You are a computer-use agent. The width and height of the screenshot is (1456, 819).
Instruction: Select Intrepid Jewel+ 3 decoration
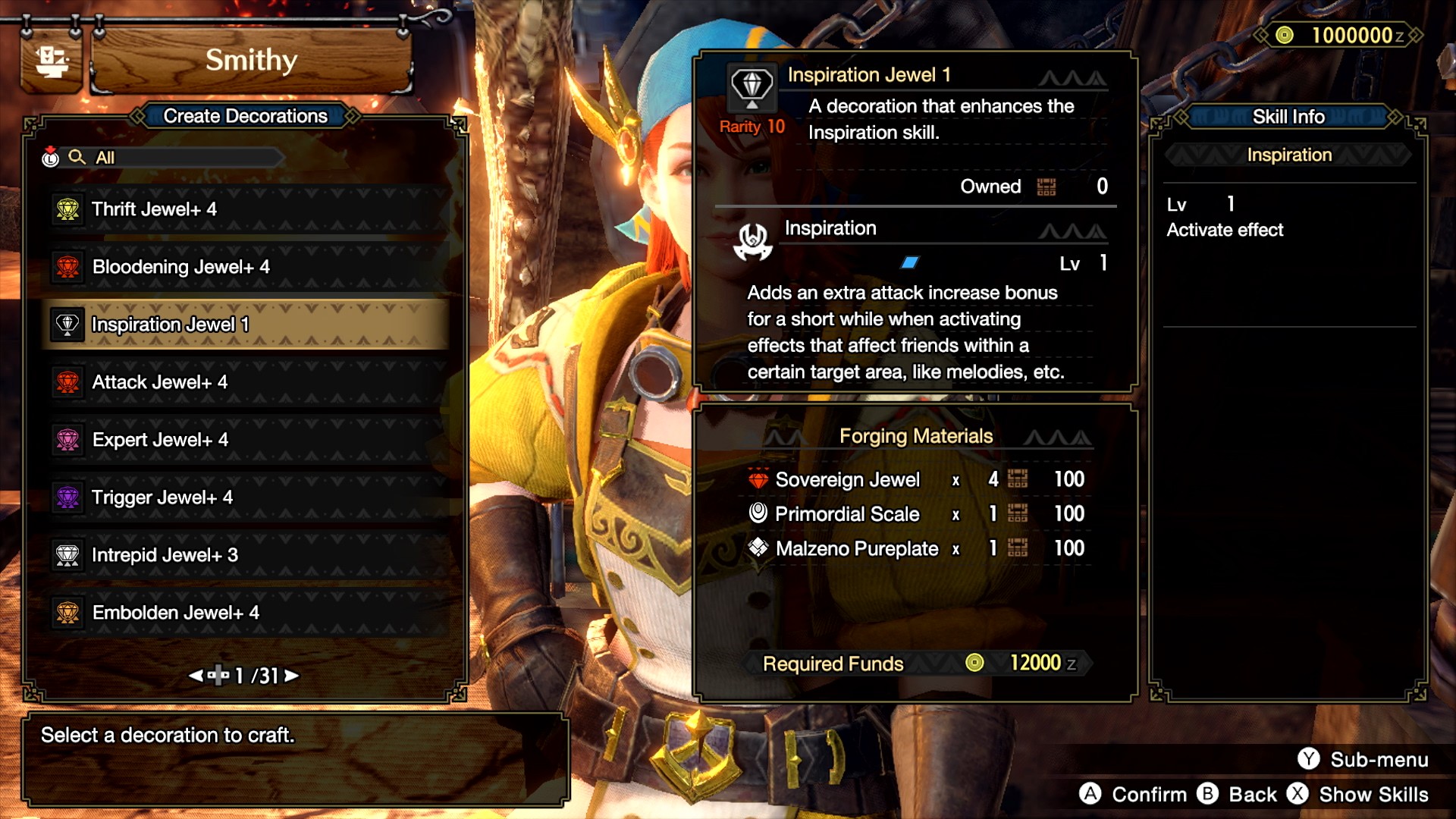click(246, 555)
